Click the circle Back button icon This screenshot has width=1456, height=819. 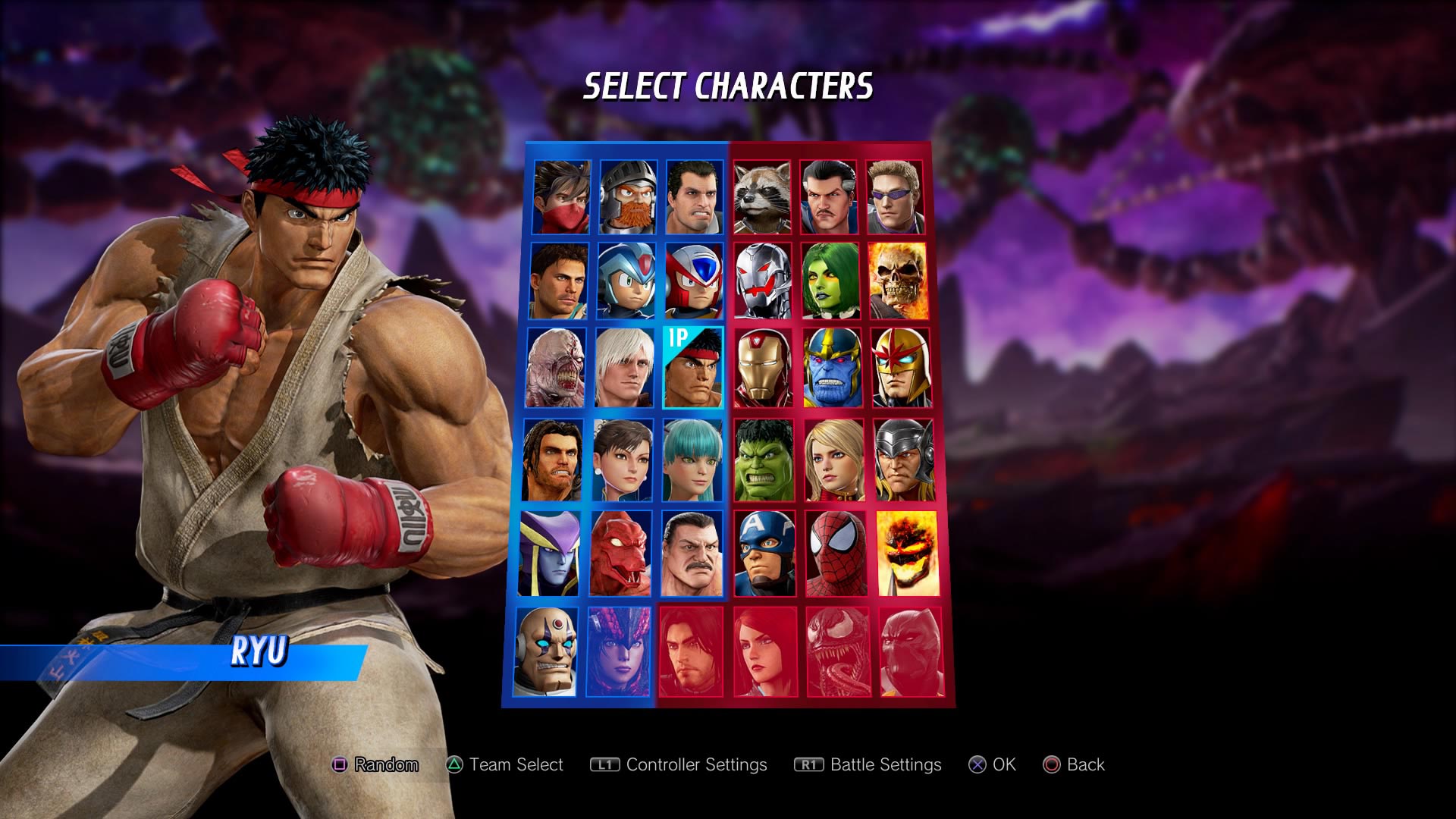1052,765
